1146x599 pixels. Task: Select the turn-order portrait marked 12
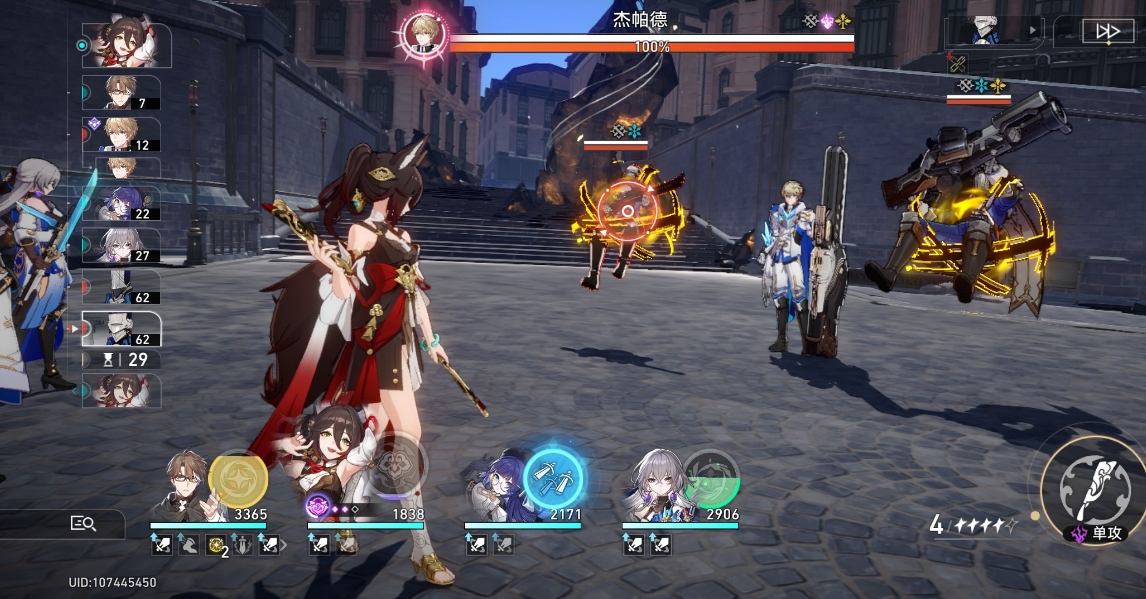pos(120,134)
